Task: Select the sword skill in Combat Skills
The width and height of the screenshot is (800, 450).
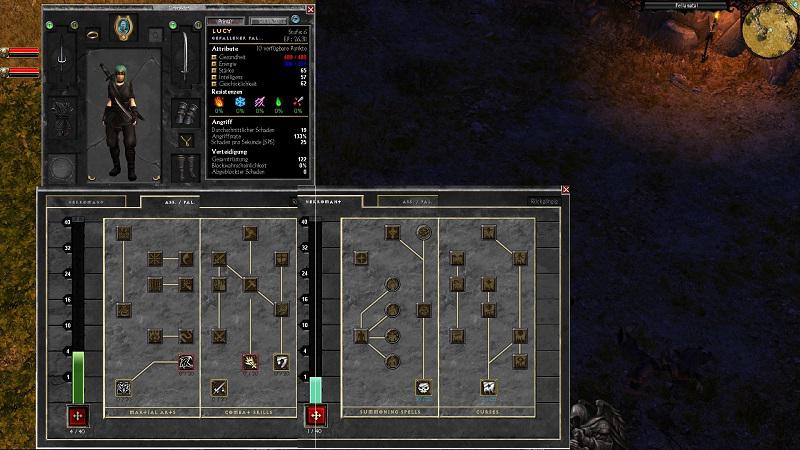Action: (x=219, y=387)
